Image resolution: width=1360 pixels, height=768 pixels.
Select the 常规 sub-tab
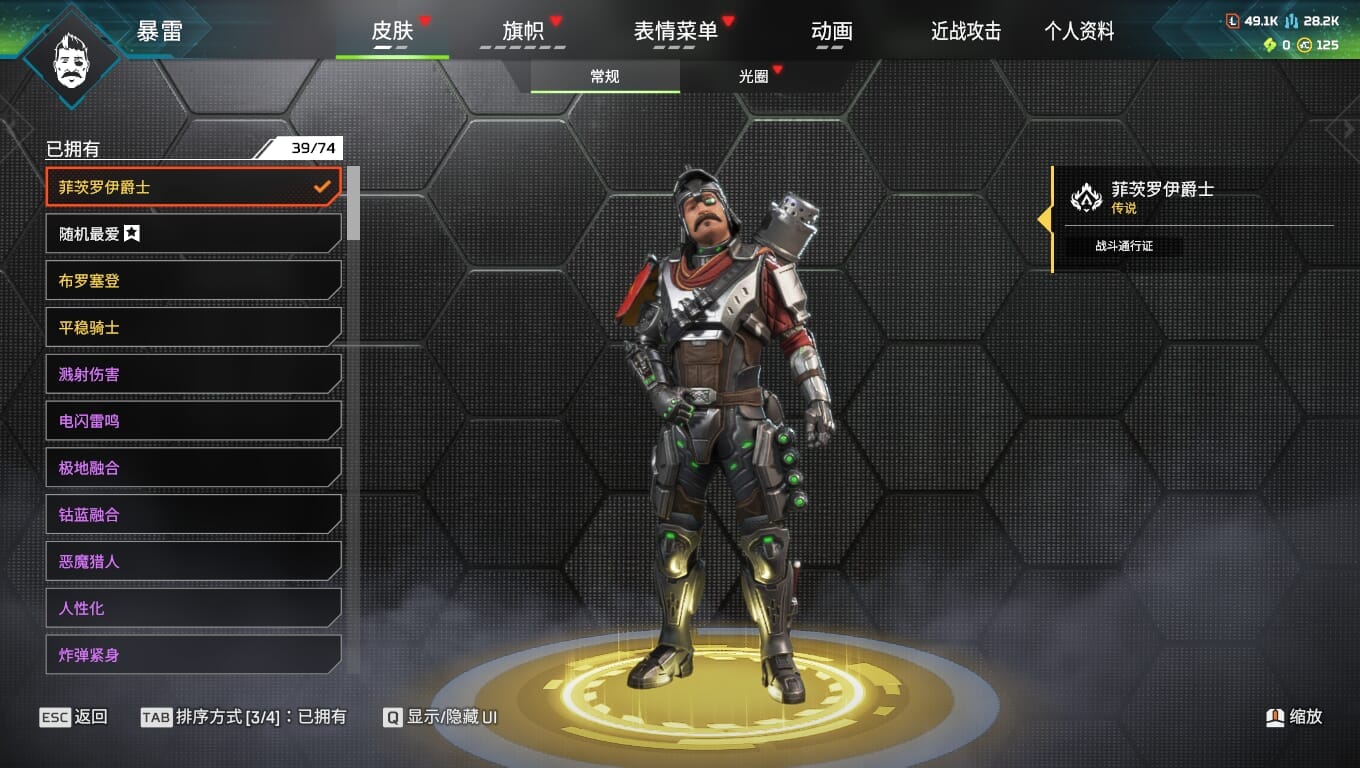click(x=605, y=77)
